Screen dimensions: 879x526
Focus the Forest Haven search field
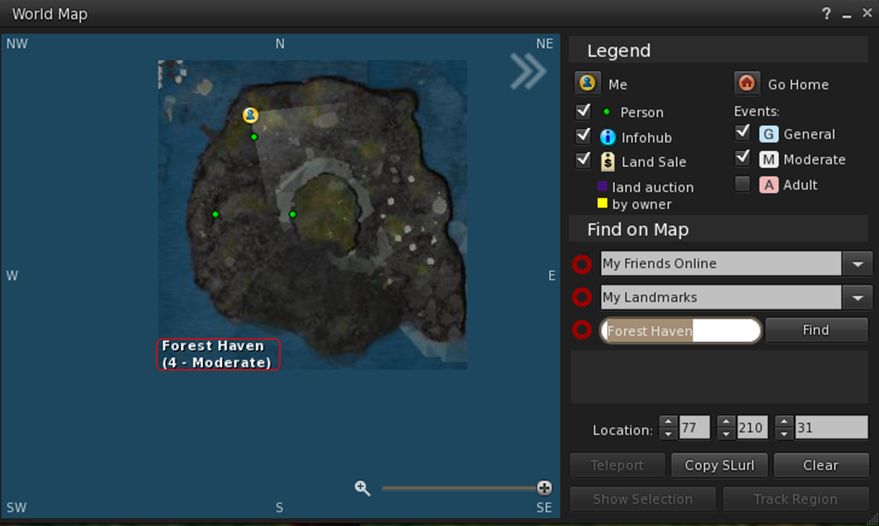680,331
